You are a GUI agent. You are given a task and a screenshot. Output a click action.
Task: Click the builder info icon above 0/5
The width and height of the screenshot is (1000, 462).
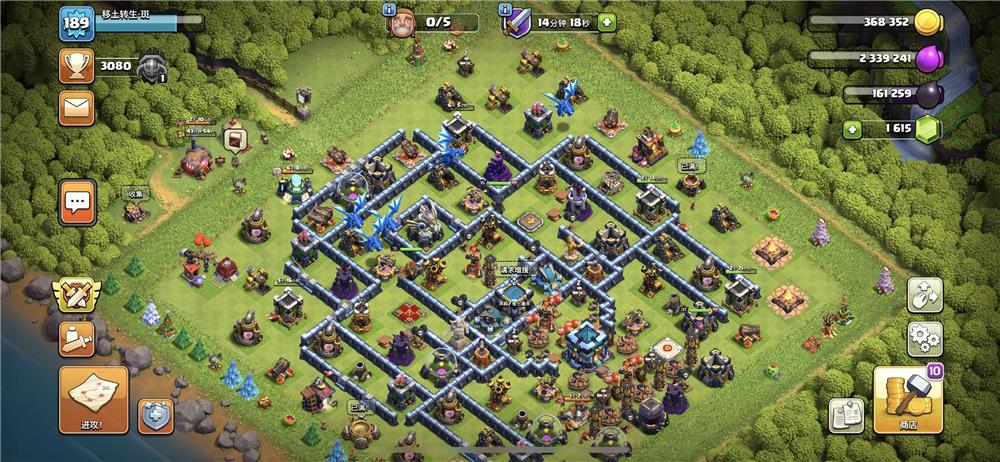389,8
